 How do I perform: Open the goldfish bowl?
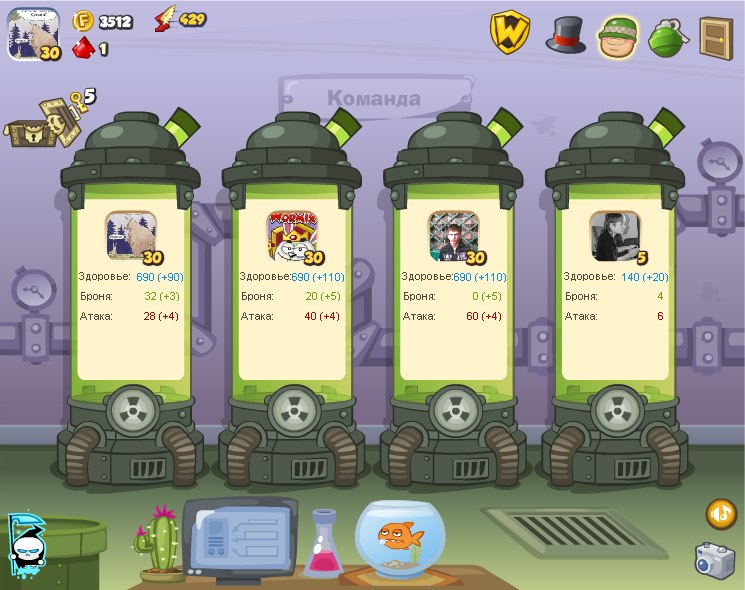402,538
